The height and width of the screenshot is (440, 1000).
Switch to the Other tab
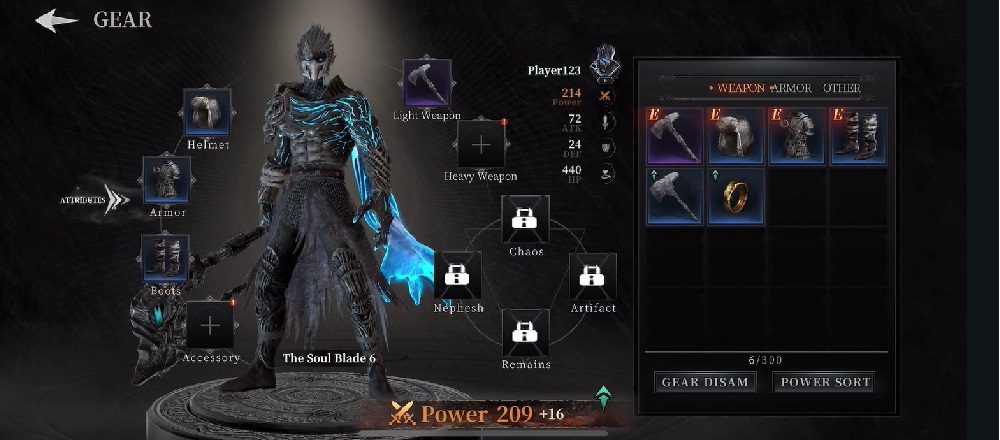click(x=841, y=88)
